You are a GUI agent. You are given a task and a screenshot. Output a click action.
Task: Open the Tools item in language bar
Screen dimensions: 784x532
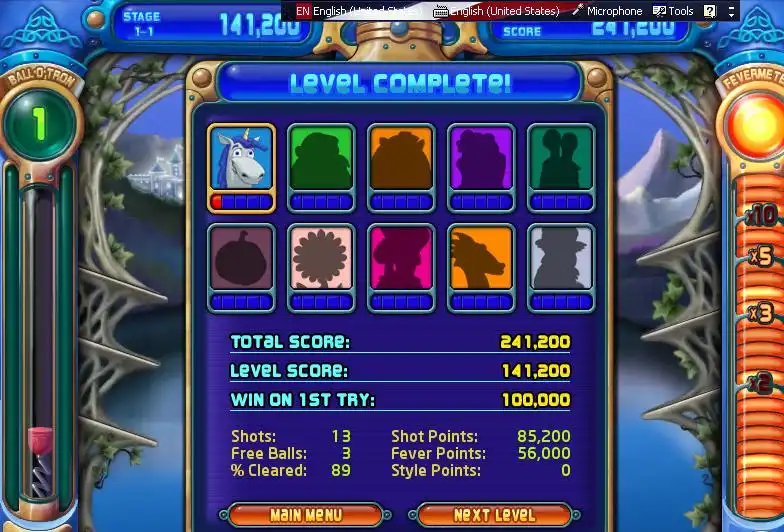coord(673,11)
